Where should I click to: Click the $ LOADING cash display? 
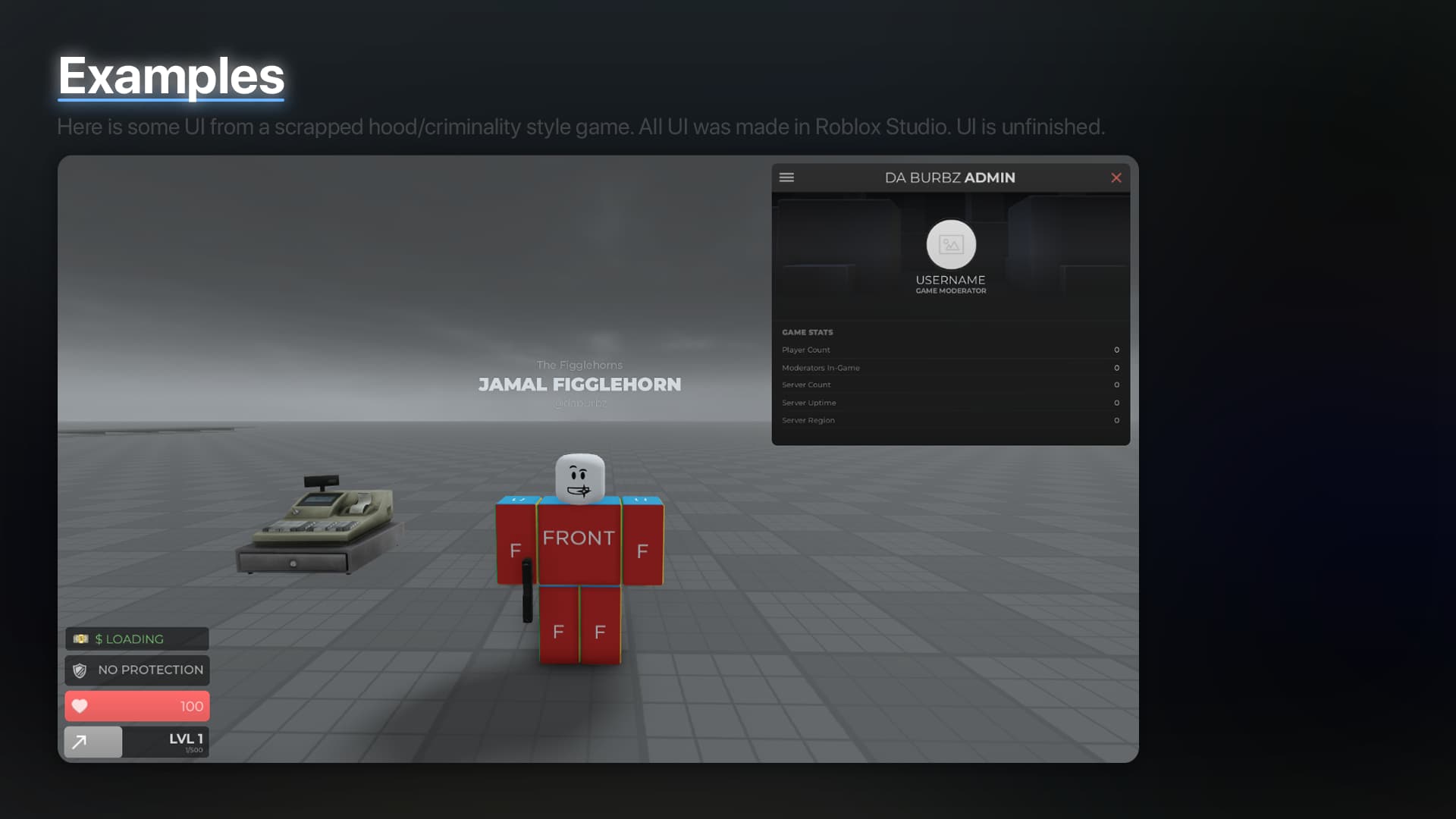136,639
